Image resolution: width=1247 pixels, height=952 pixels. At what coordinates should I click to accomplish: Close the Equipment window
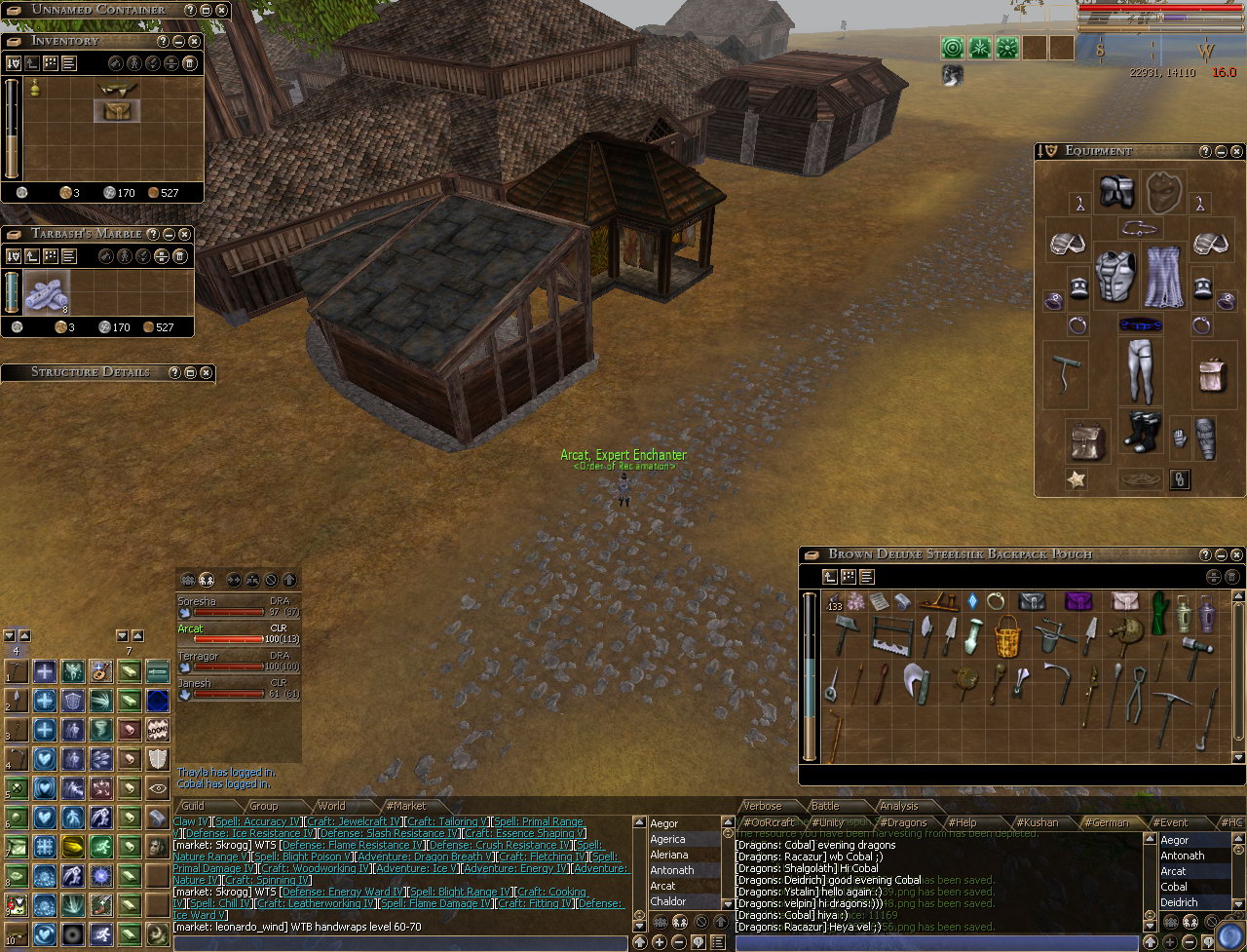click(x=1236, y=152)
